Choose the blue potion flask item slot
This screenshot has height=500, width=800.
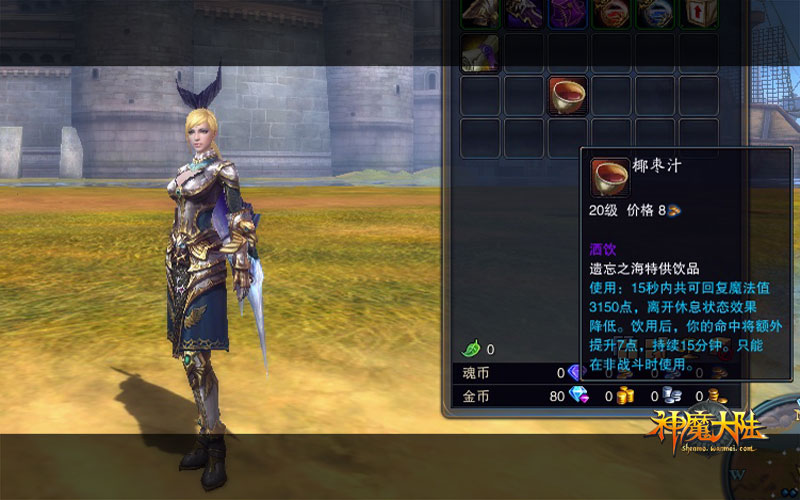655,11
